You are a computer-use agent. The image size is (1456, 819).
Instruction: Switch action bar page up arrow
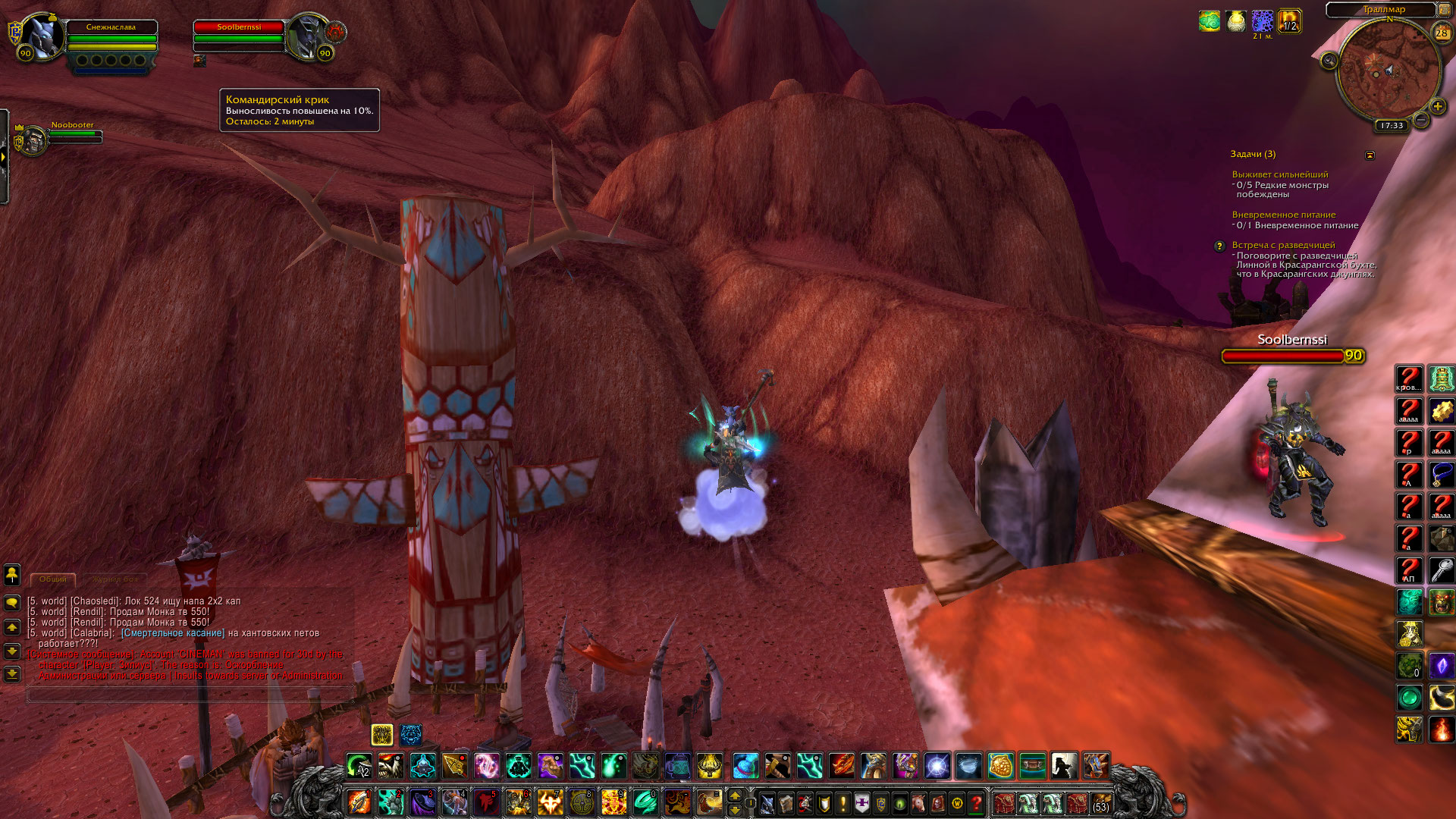pos(734,795)
